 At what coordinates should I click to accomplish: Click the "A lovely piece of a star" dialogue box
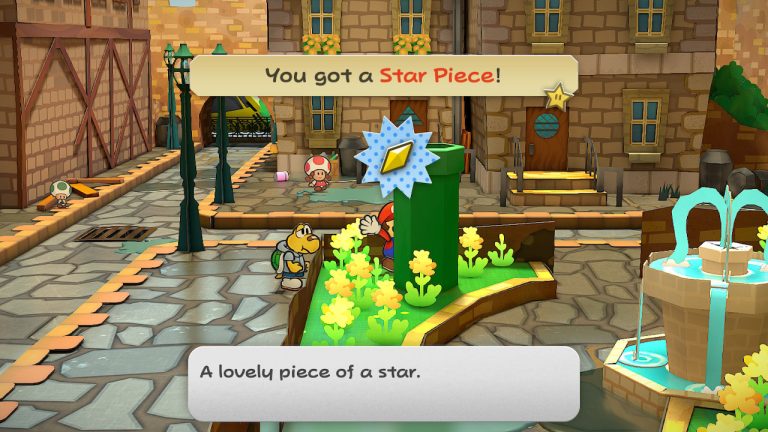tap(383, 383)
